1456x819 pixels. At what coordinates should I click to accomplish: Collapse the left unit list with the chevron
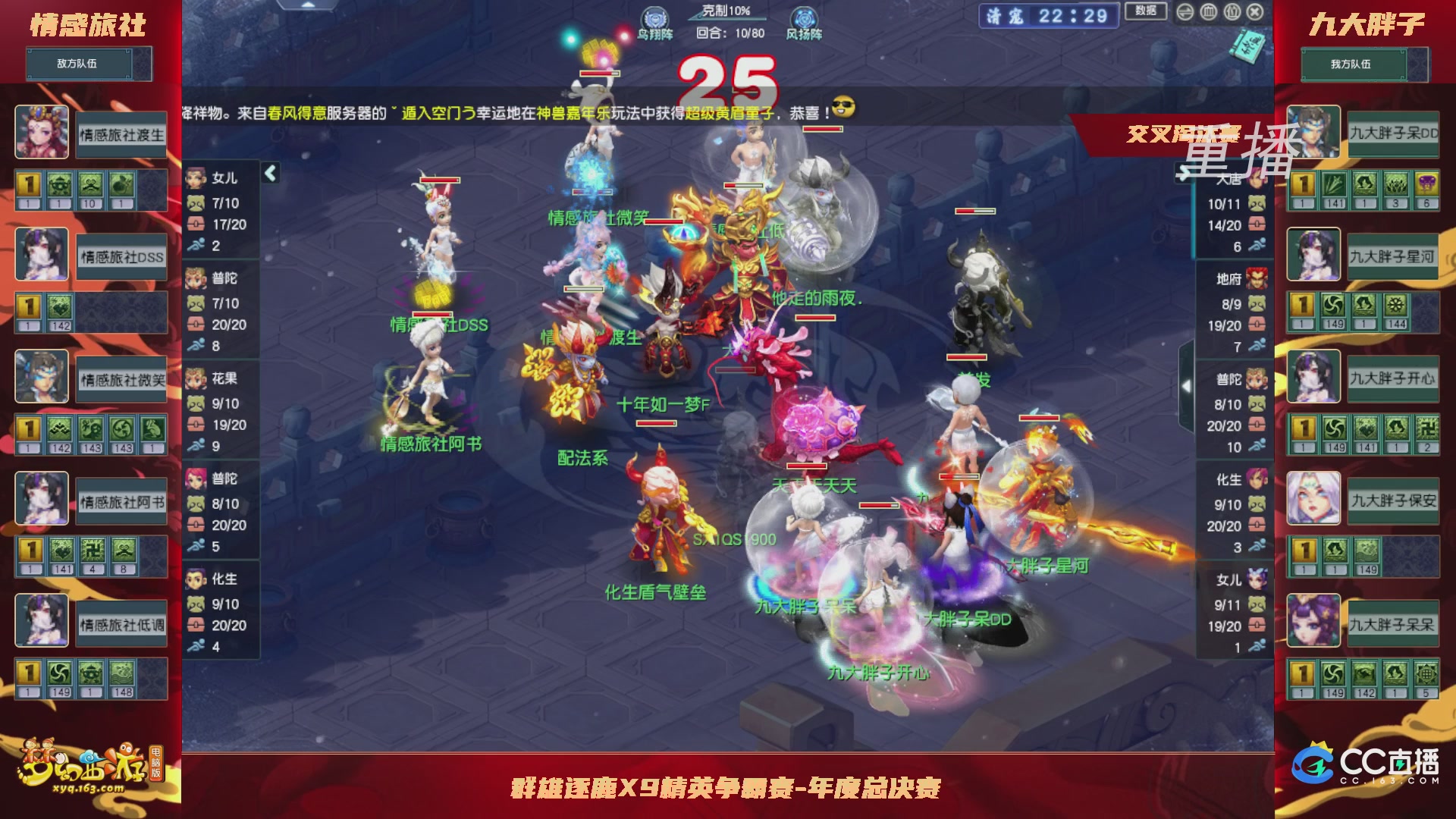pos(270,172)
